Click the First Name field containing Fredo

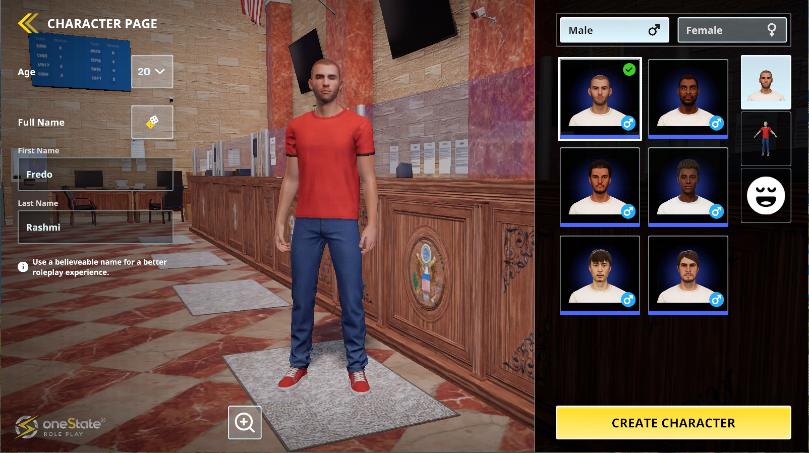coord(95,174)
